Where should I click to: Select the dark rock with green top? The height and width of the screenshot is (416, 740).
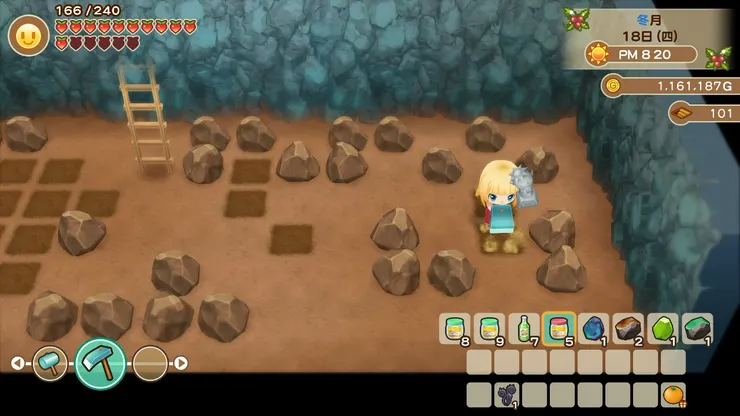click(697, 328)
